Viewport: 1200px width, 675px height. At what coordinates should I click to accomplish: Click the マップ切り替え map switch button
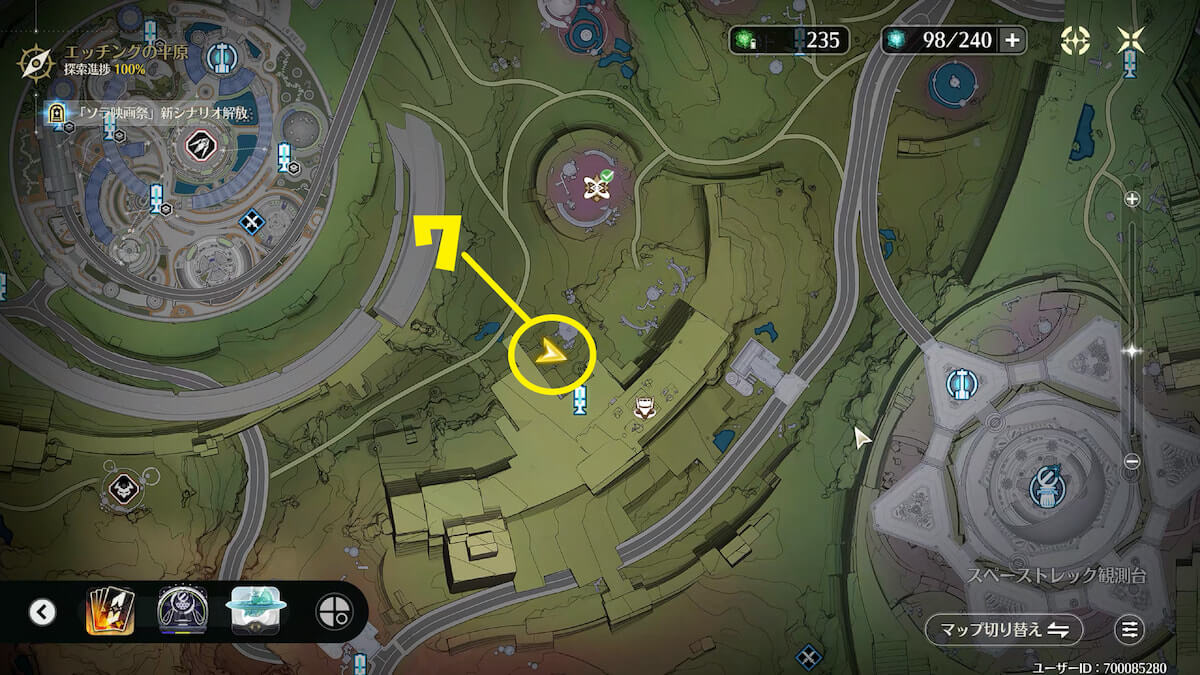click(1004, 629)
